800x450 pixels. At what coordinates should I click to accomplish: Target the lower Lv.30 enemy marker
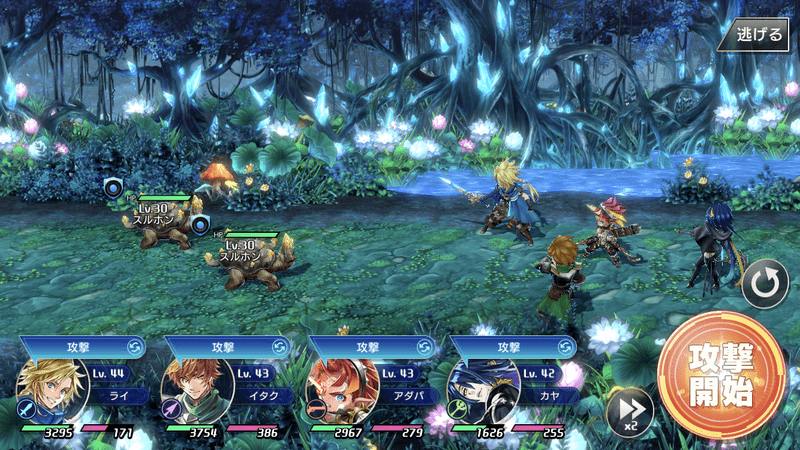pos(199,223)
